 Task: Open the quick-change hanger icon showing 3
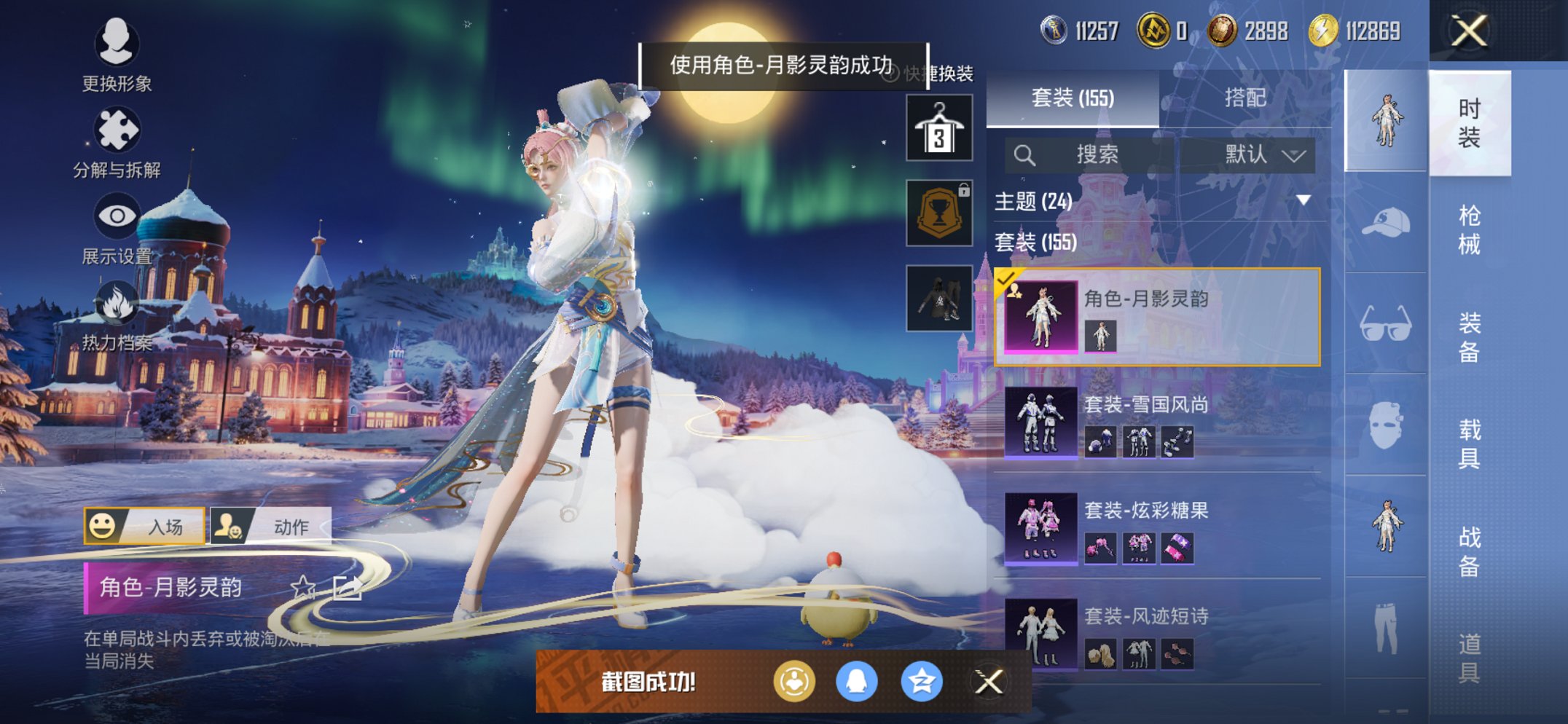click(938, 128)
